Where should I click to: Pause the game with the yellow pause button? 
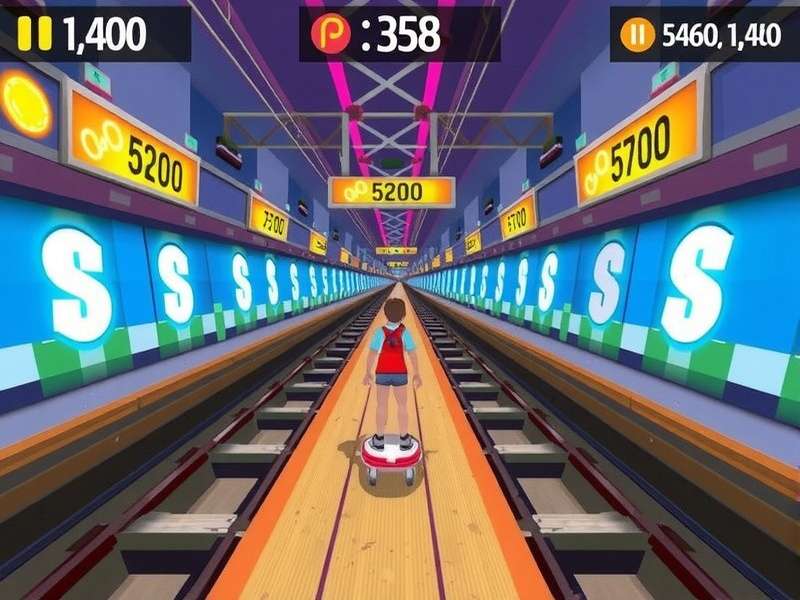[x=34, y=34]
